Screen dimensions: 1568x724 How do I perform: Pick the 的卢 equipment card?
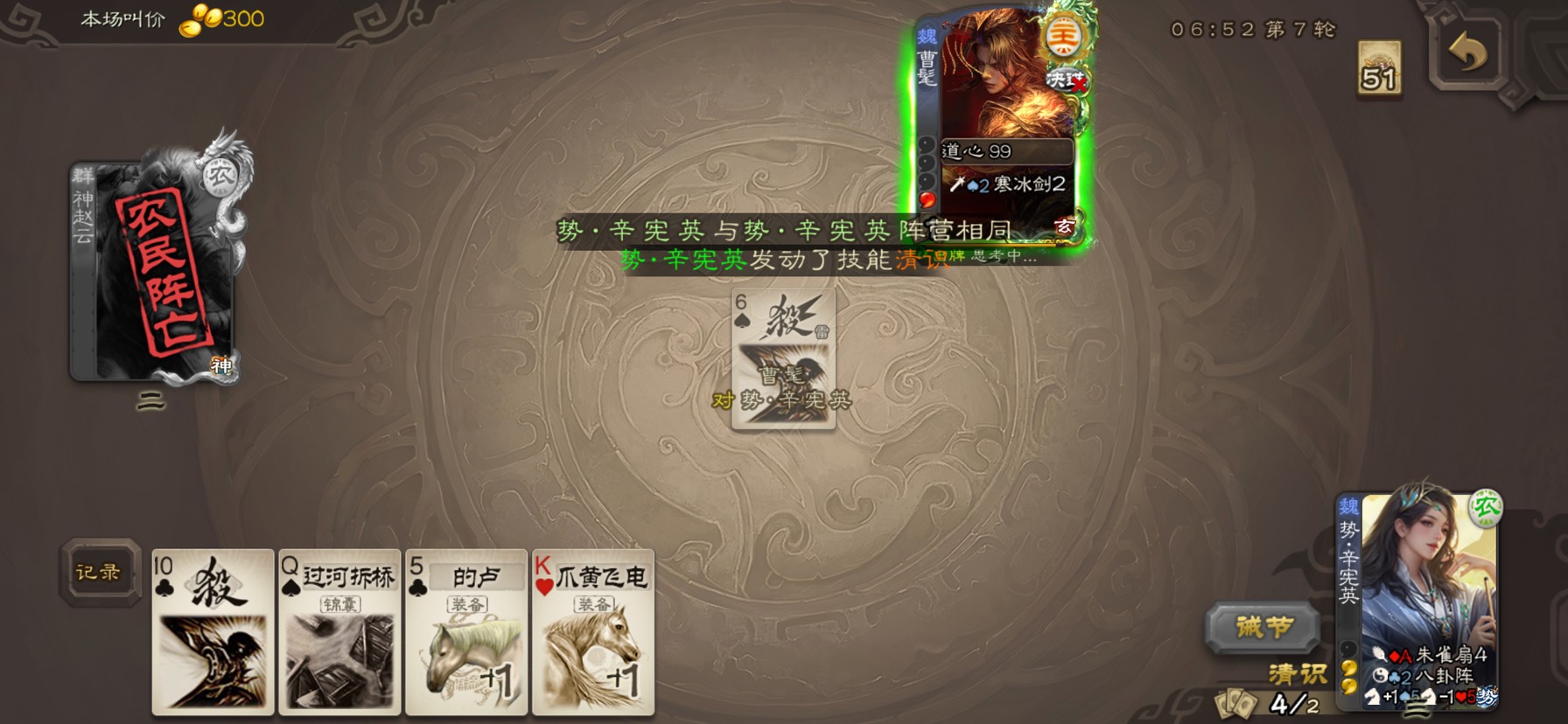click(466, 631)
